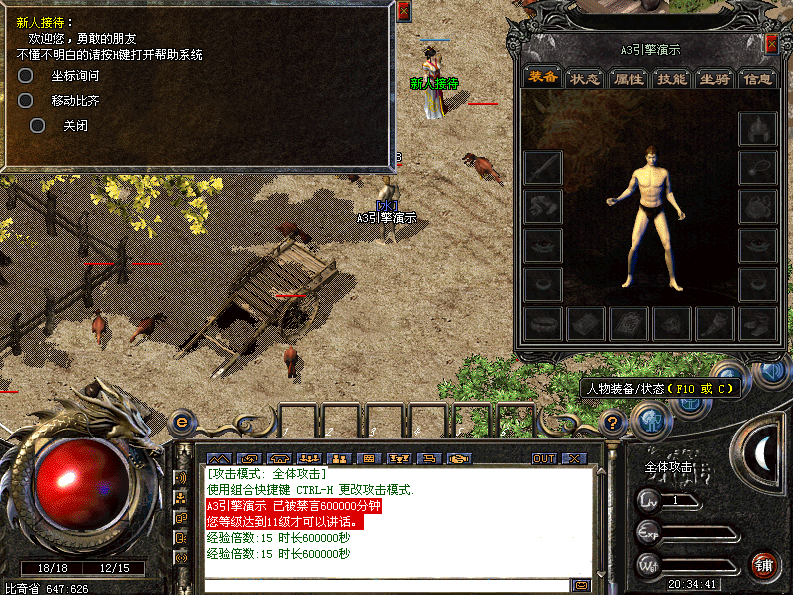Open the 属性 attributes tab
This screenshot has width=793, height=595.
(x=629, y=78)
